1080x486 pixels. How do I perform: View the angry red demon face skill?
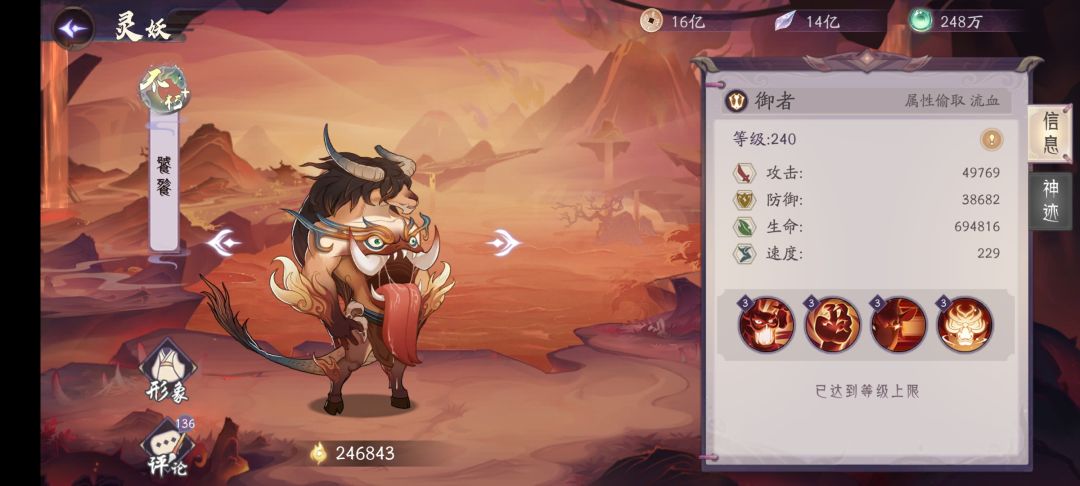tap(766, 324)
